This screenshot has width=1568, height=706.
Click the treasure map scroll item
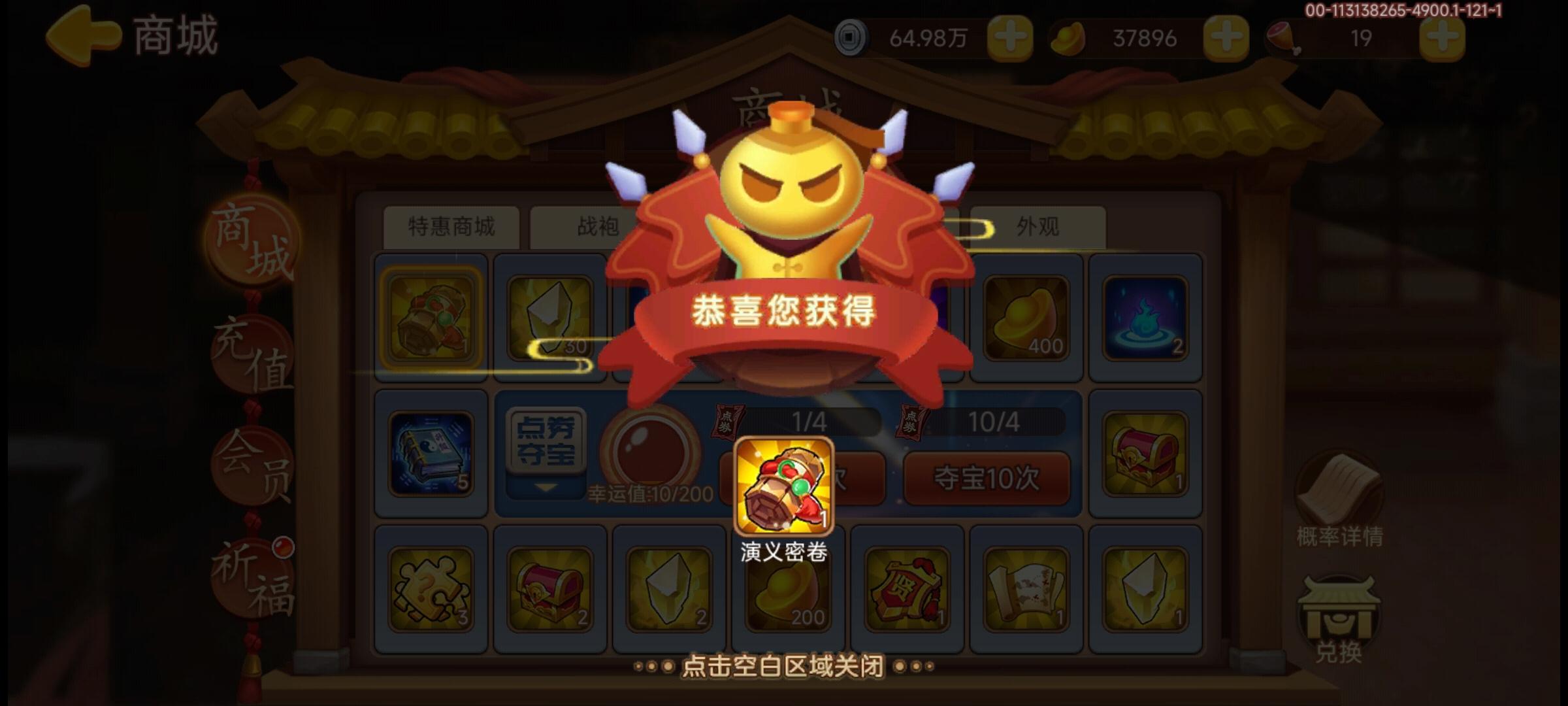point(1026,588)
